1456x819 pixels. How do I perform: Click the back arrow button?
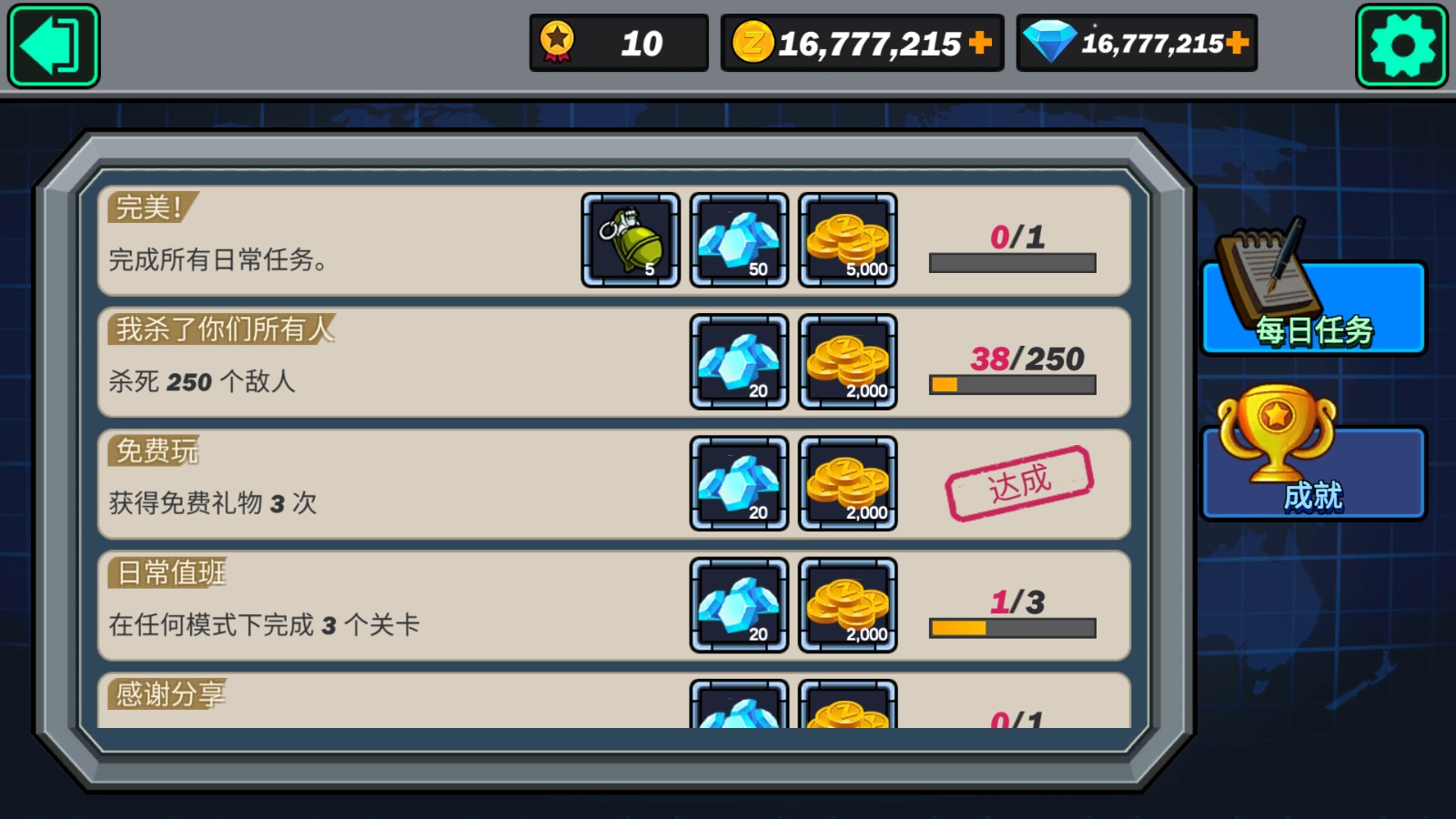pyautogui.click(x=52, y=45)
